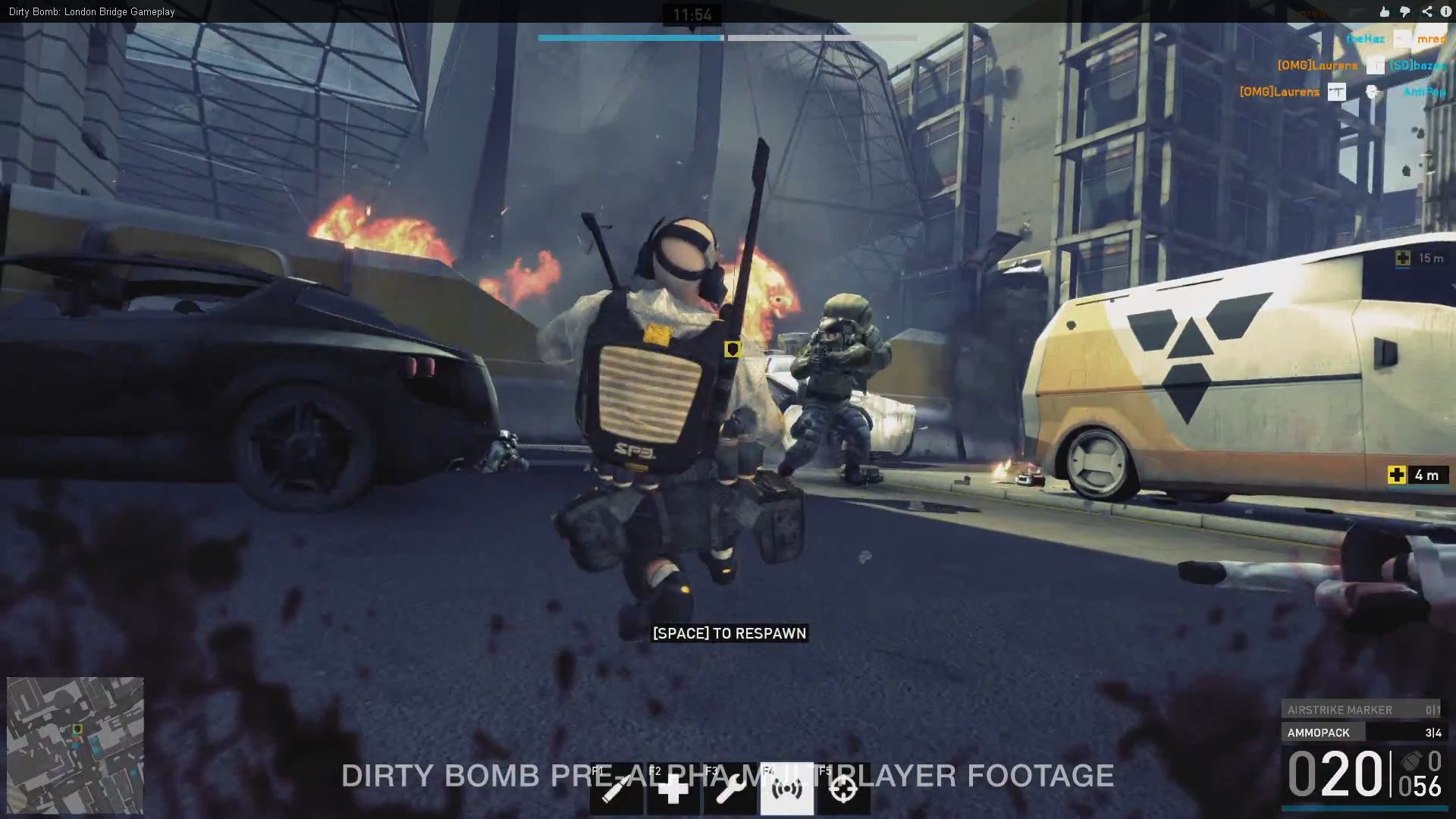Open the minimap
Image resolution: width=1456 pixels, height=819 pixels.
(x=75, y=745)
